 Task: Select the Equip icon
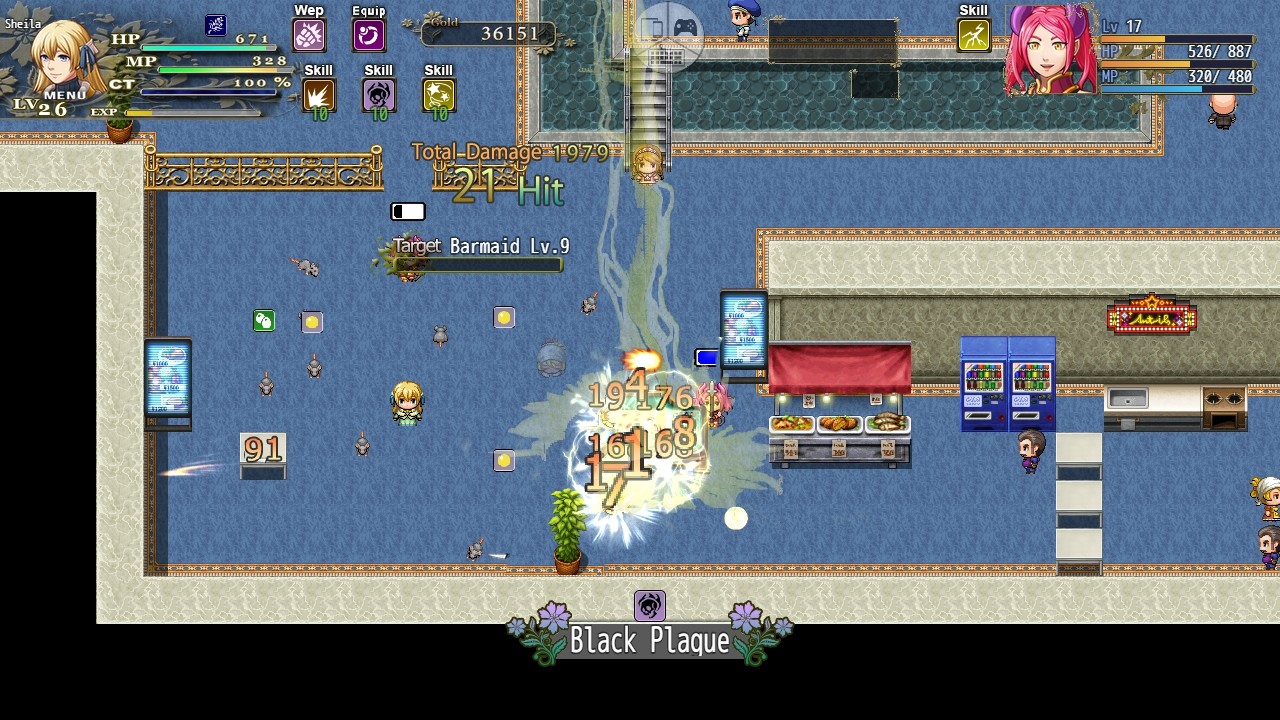pos(368,33)
